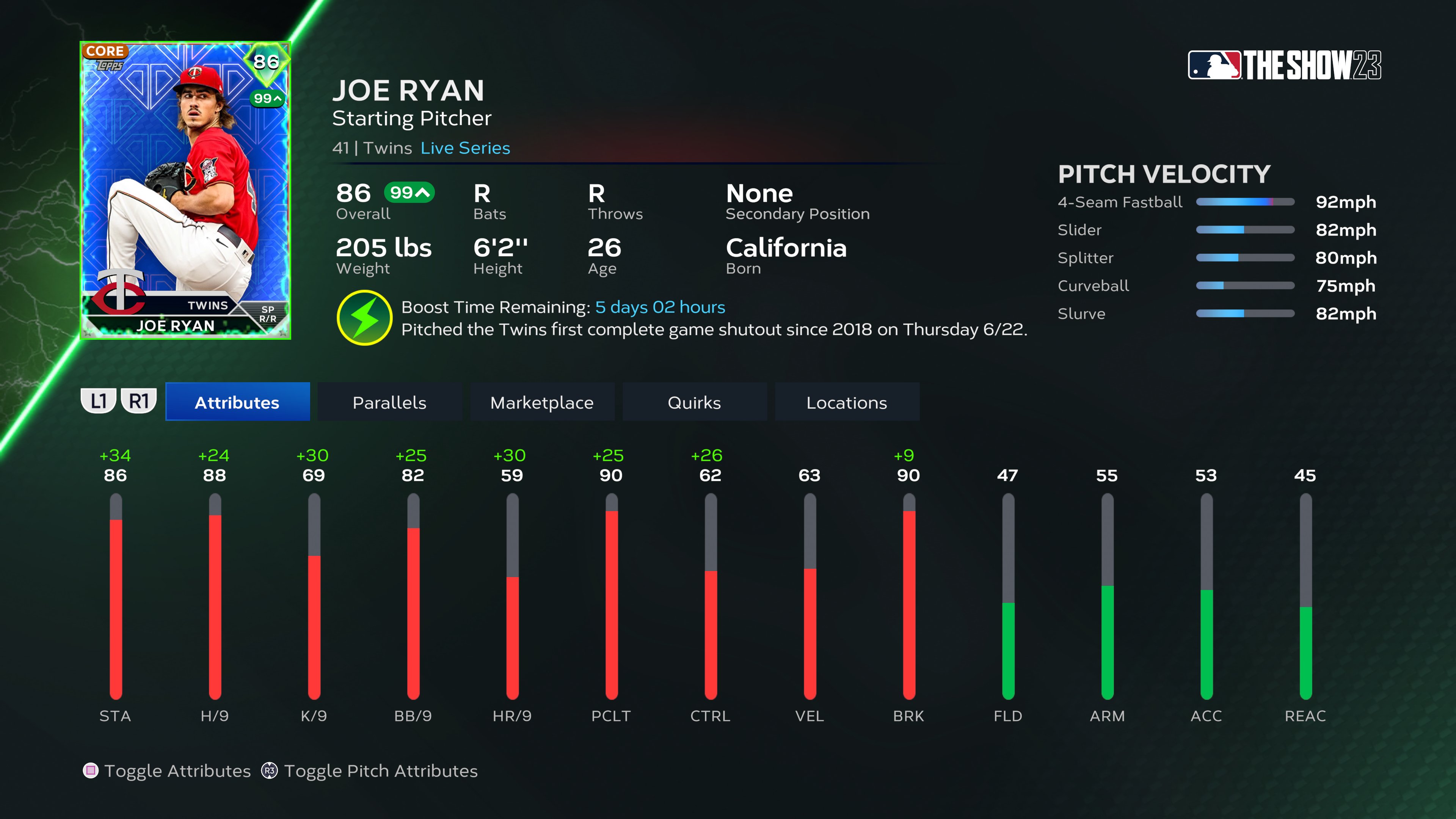Click the L1 shoulder button icon

click(x=99, y=401)
